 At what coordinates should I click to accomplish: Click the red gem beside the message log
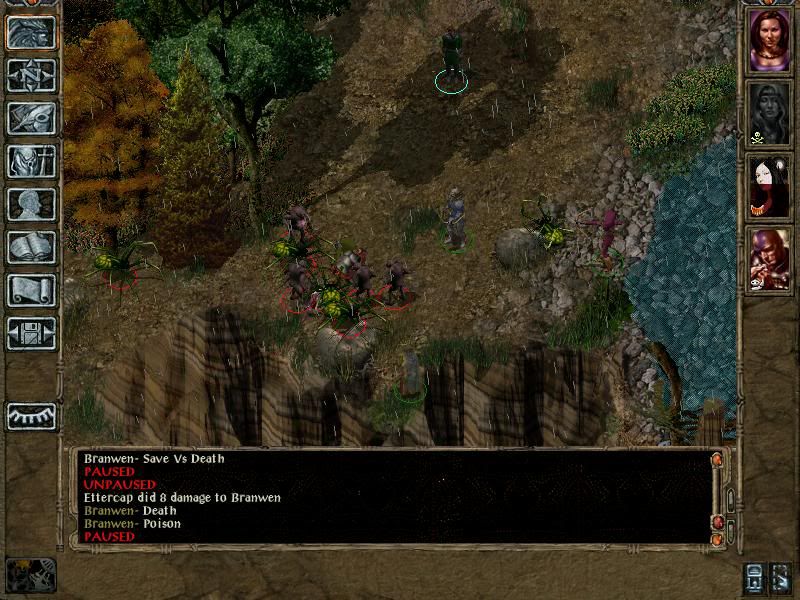[x=717, y=522]
